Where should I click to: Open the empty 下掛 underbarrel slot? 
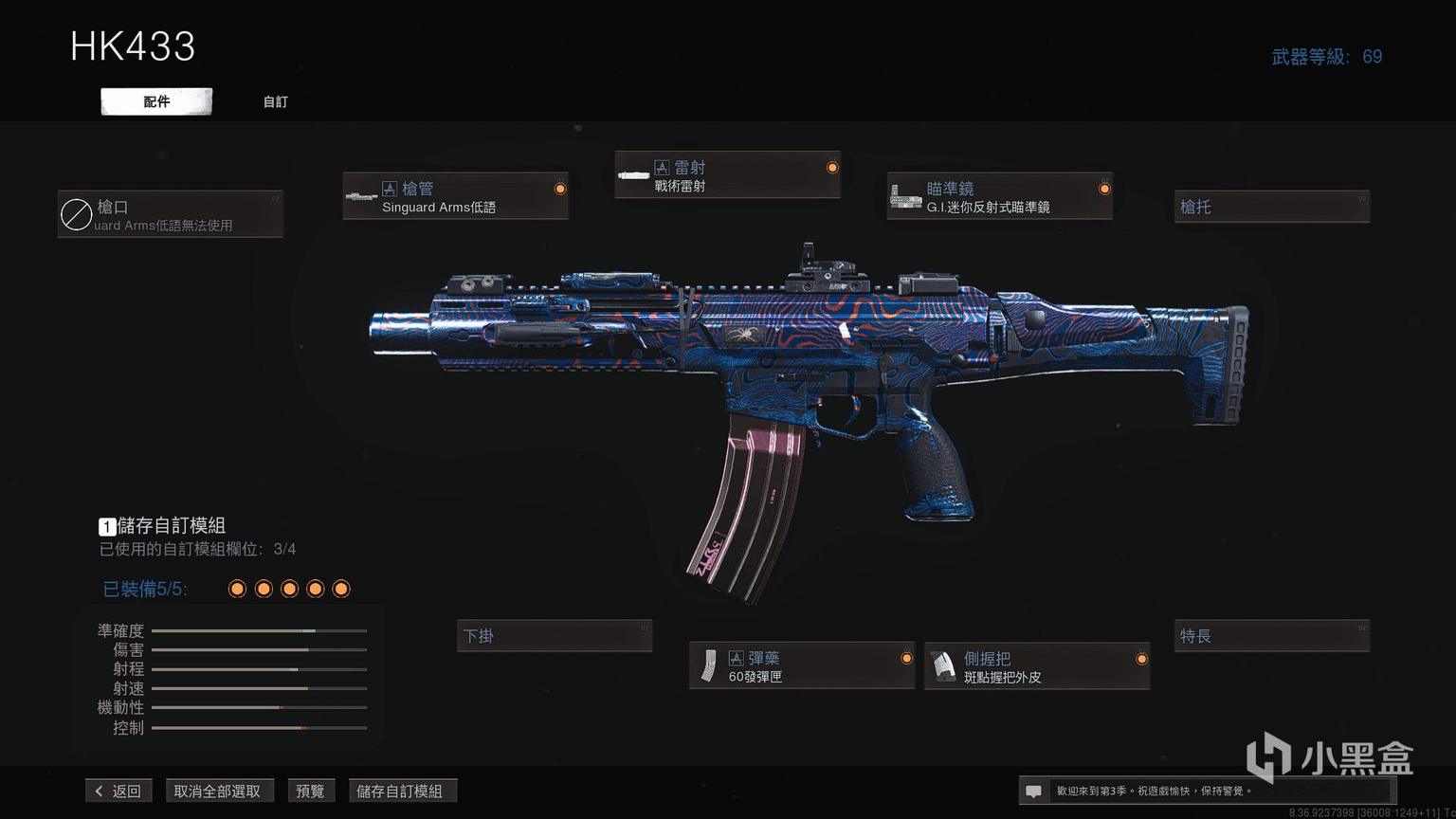click(555, 636)
